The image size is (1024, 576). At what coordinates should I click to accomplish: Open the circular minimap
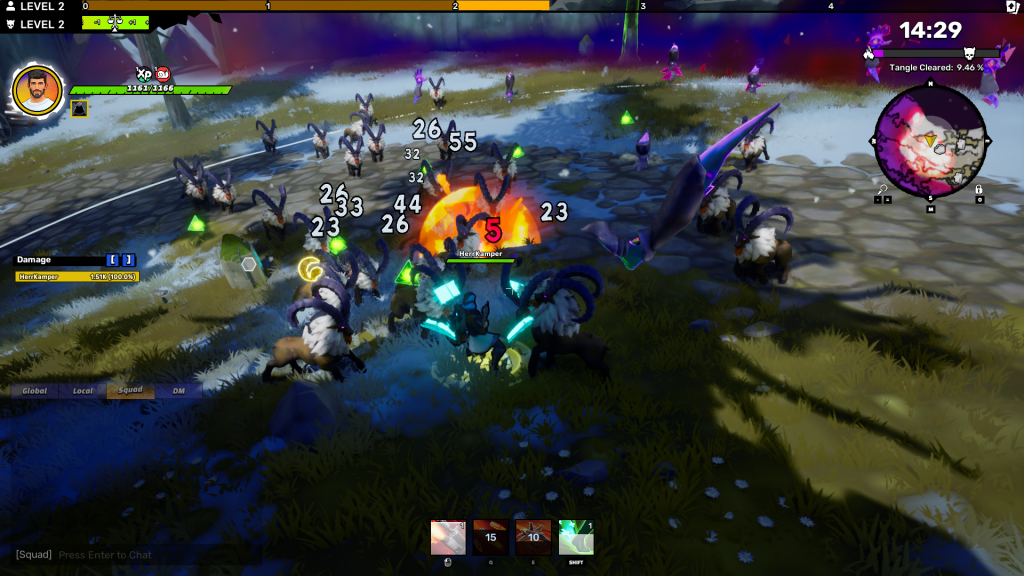tap(930, 141)
